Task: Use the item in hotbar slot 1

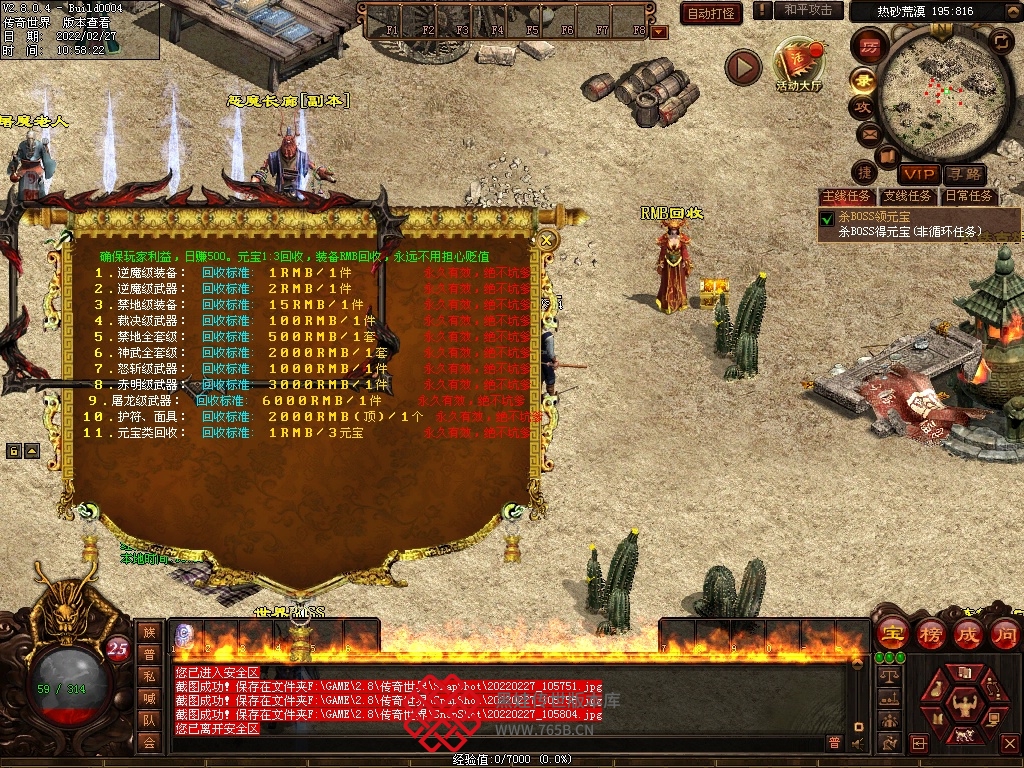Action: (x=186, y=635)
